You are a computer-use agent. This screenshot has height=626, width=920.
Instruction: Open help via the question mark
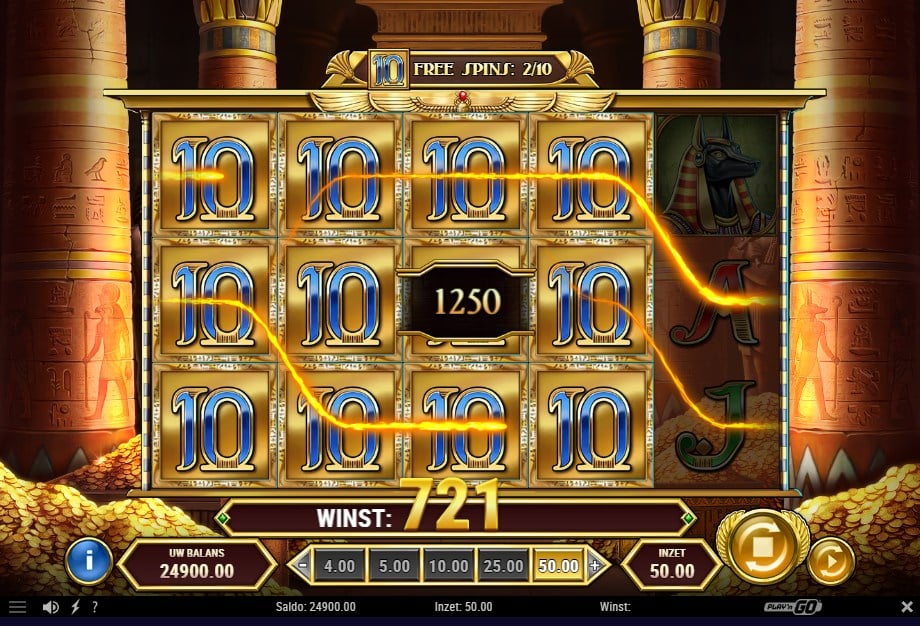pos(94,607)
